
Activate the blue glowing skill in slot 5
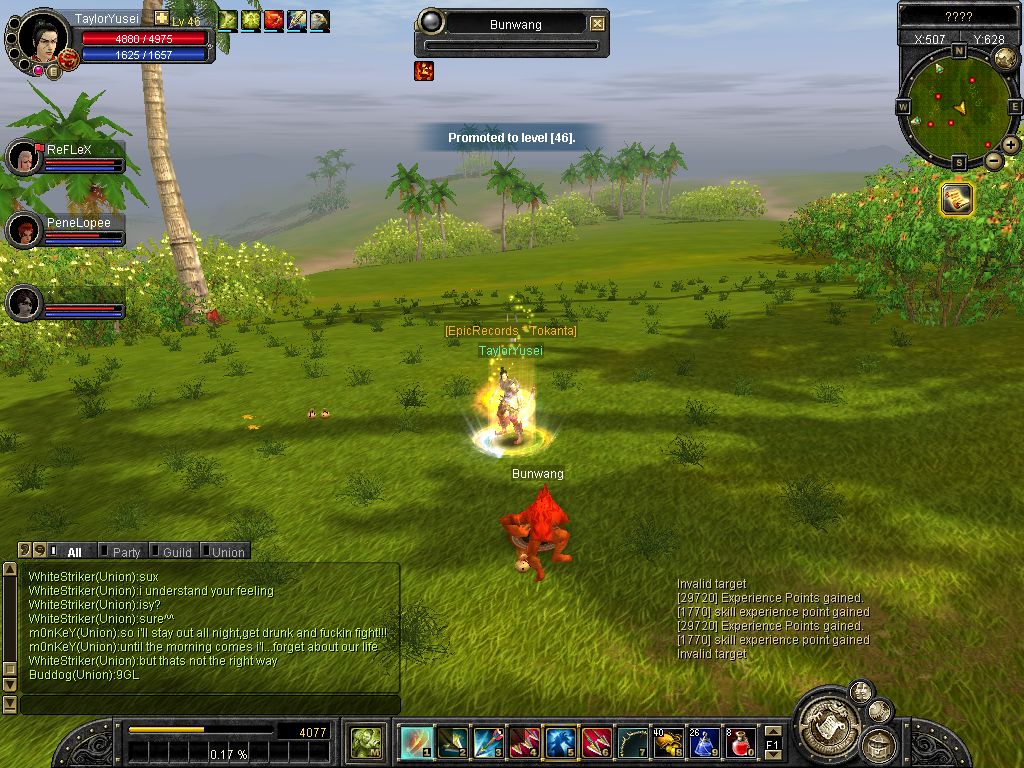tap(561, 743)
